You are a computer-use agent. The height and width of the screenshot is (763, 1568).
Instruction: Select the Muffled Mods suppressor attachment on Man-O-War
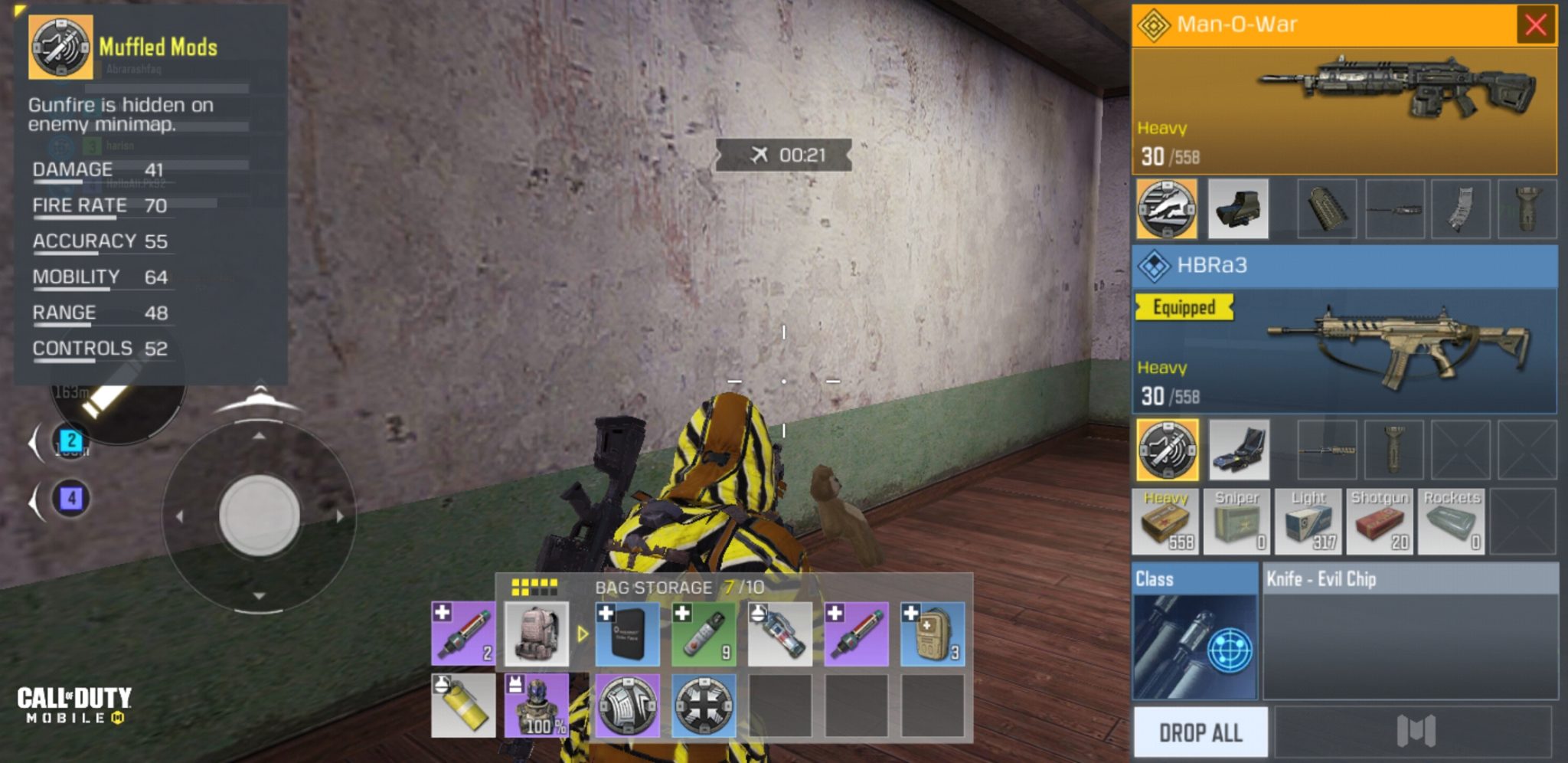click(1168, 208)
